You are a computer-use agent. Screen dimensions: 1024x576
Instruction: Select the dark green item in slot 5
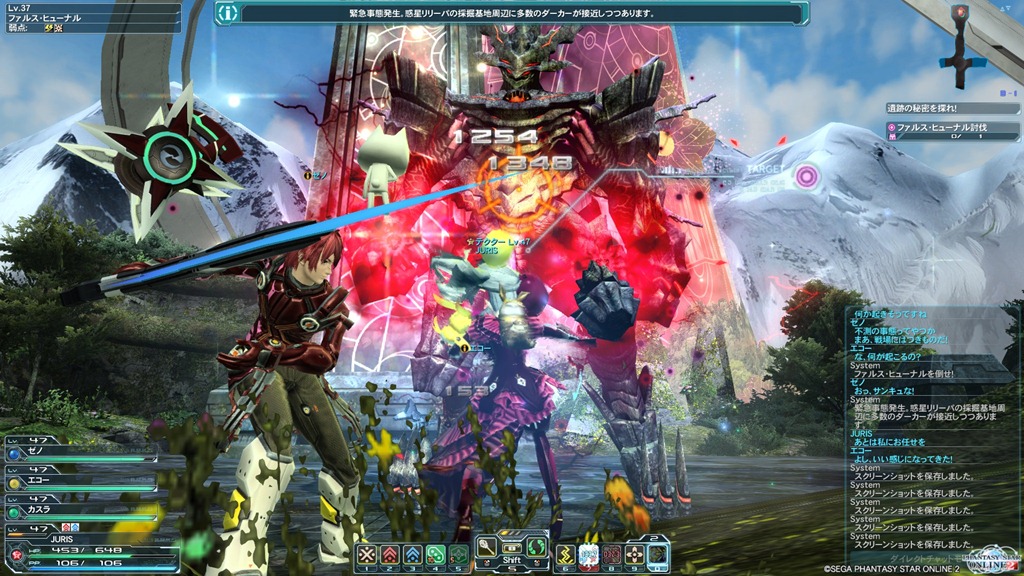pyautogui.click(x=458, y=555)
